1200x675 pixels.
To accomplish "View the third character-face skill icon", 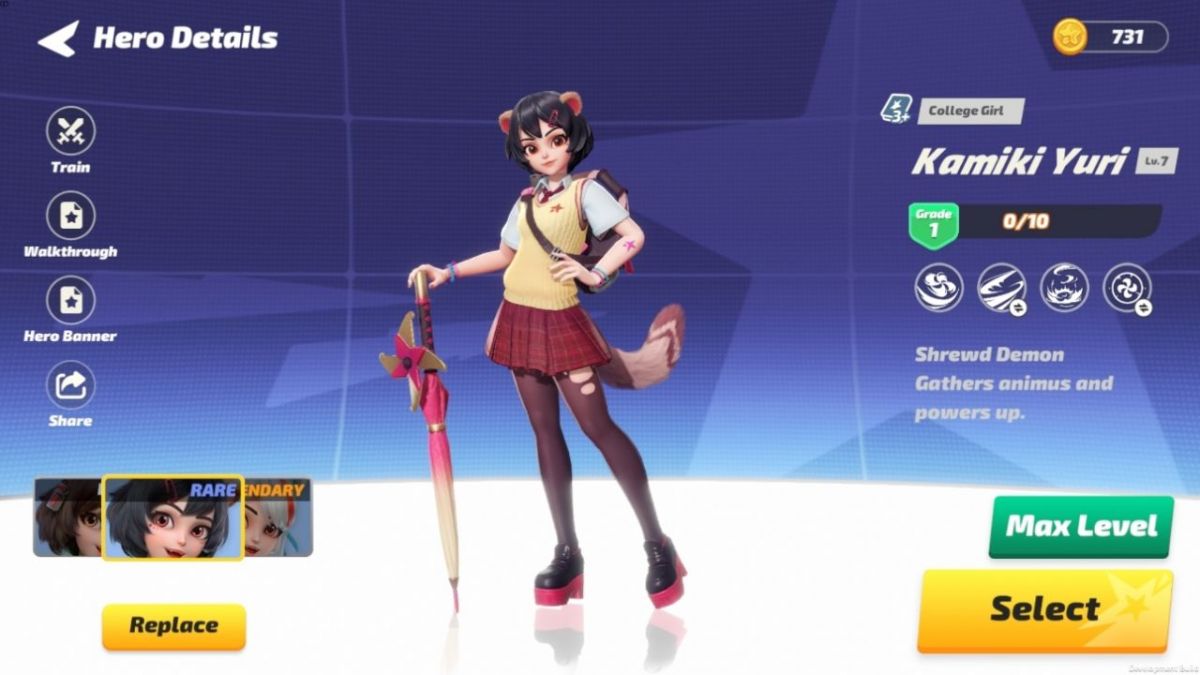I will click(x=1064, y=288).
